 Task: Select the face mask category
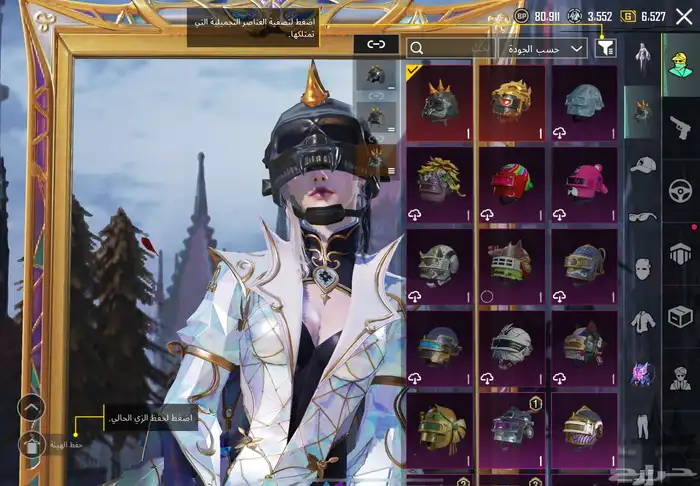[x=642, y=268]
